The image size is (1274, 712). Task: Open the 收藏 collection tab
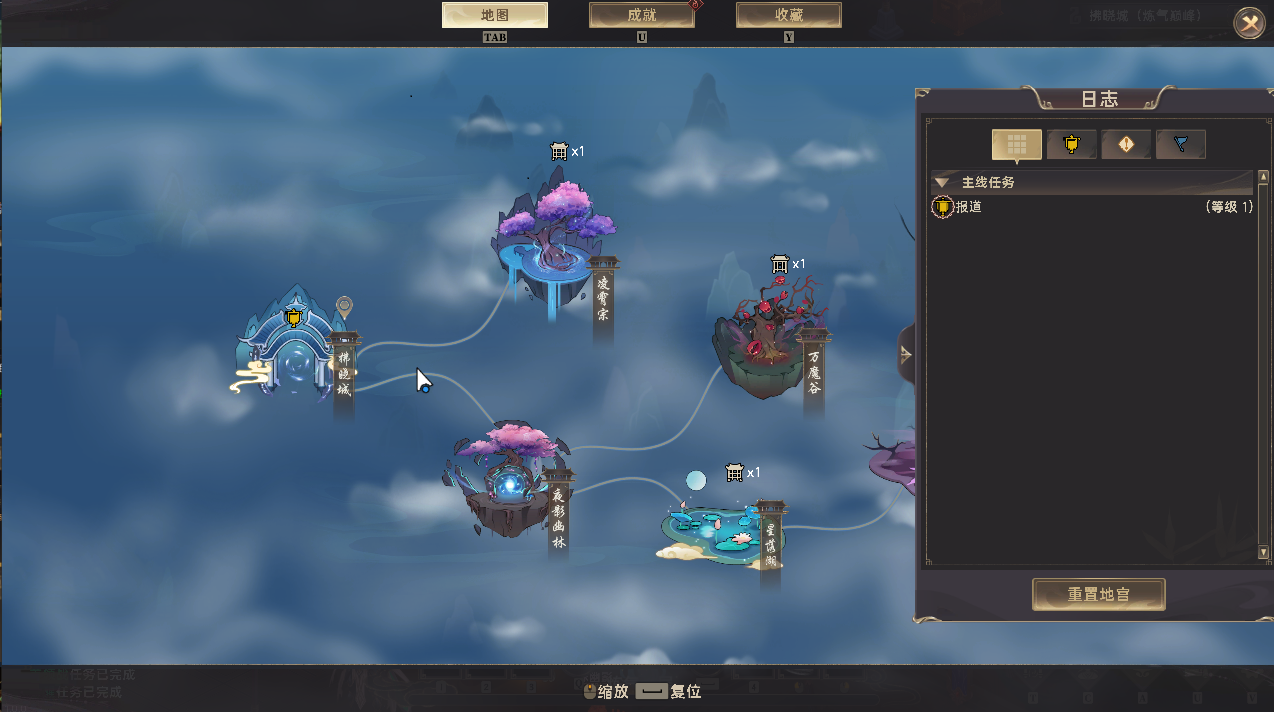point(789,15)
